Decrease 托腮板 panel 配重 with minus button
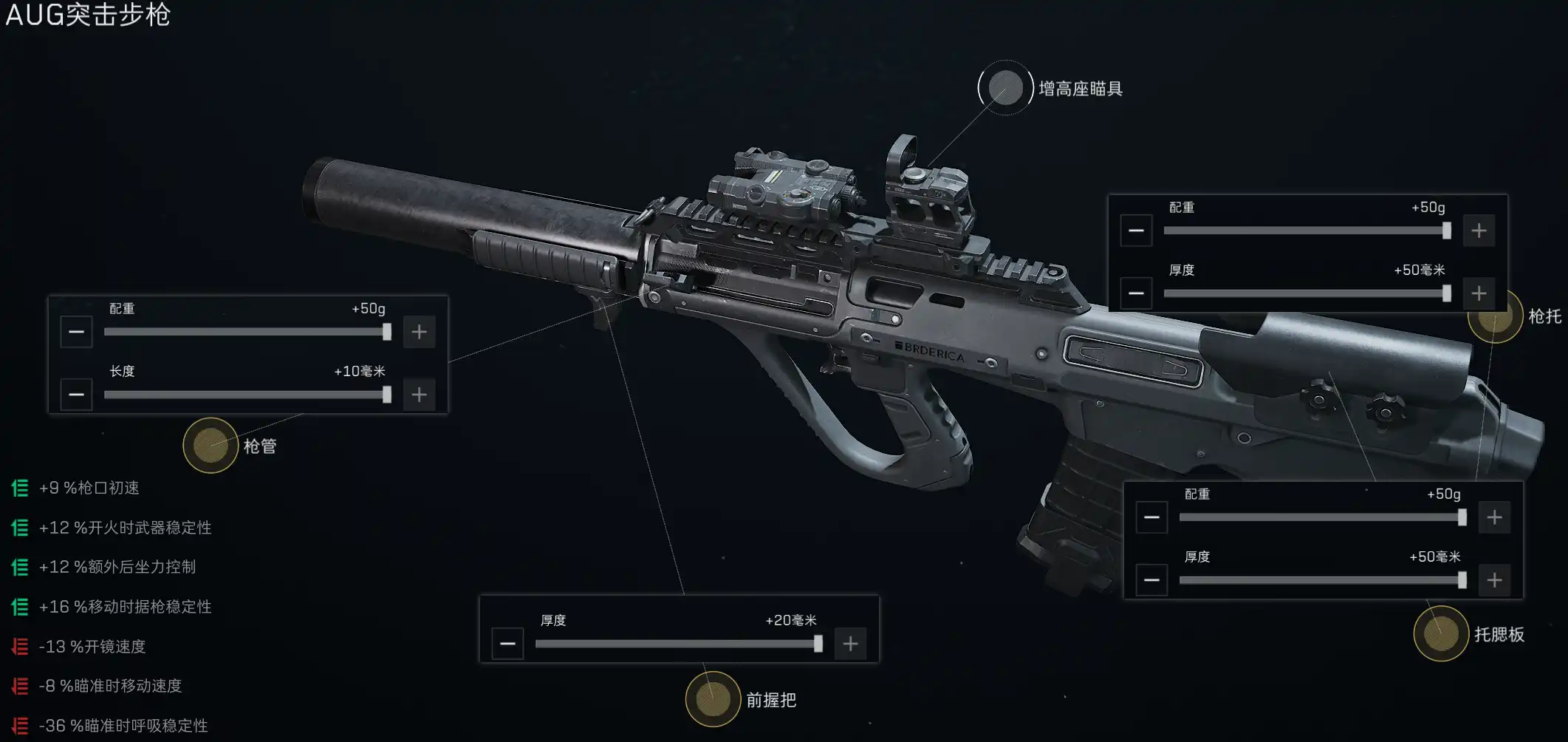The height and width of the screenshot is (742, 1568). pyautogui.click(x=1151, y=517)
